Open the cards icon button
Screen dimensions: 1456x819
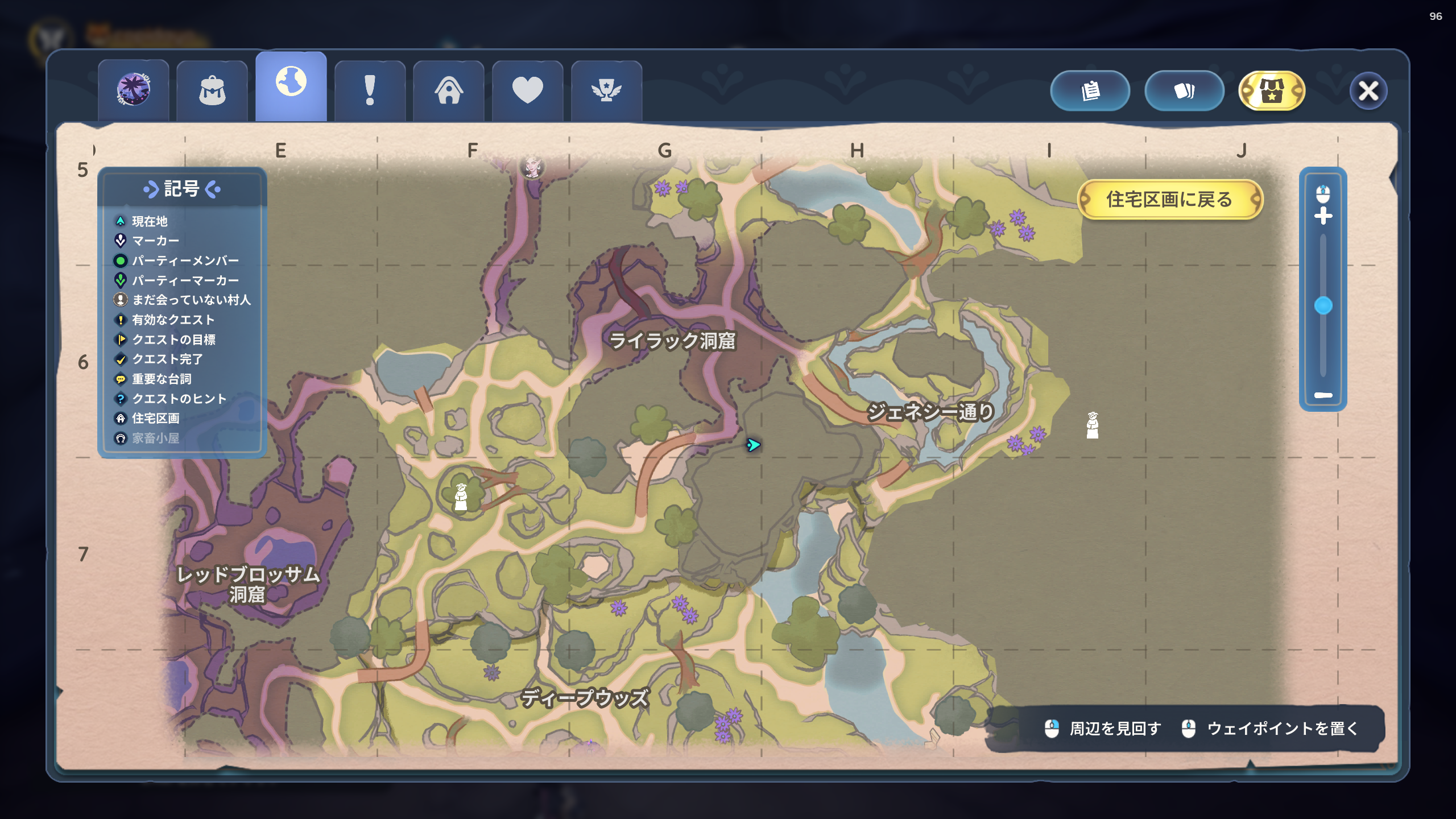click(x=1184, y=91)
